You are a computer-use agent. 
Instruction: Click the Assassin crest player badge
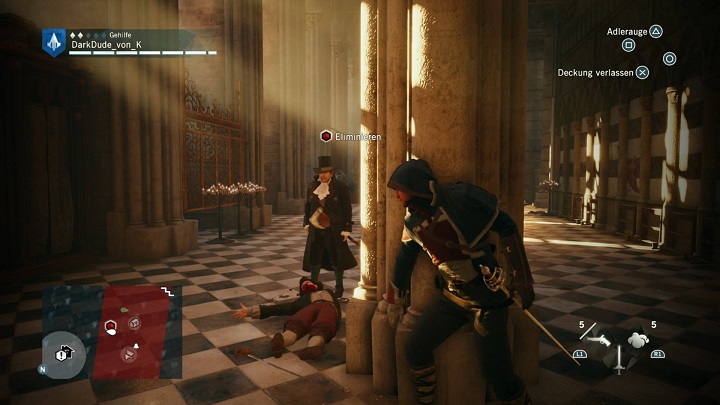[54, 41]
